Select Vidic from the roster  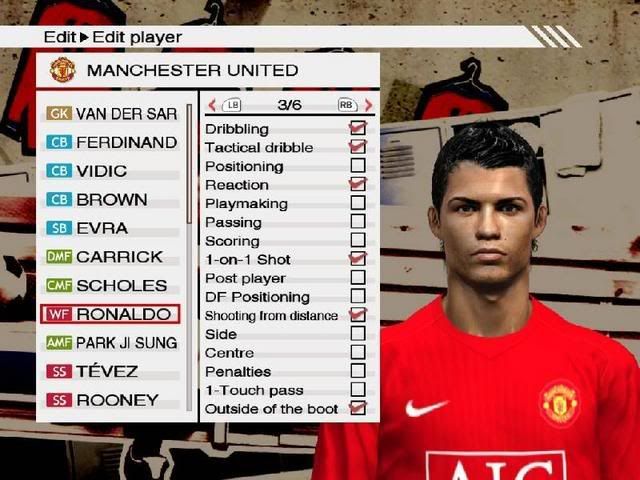point(110,171)
